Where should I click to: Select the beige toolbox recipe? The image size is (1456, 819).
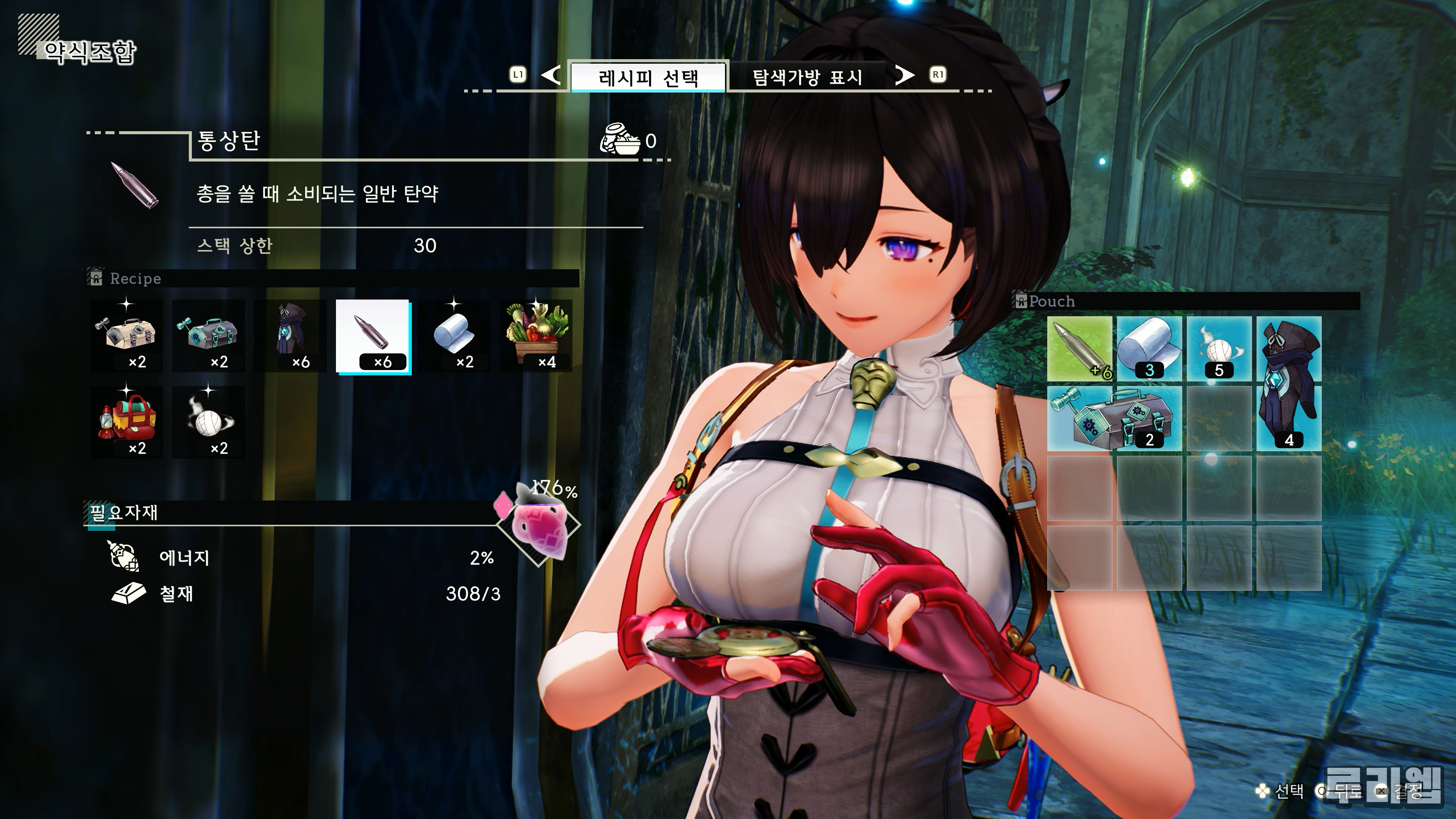(x=127, y=336)
